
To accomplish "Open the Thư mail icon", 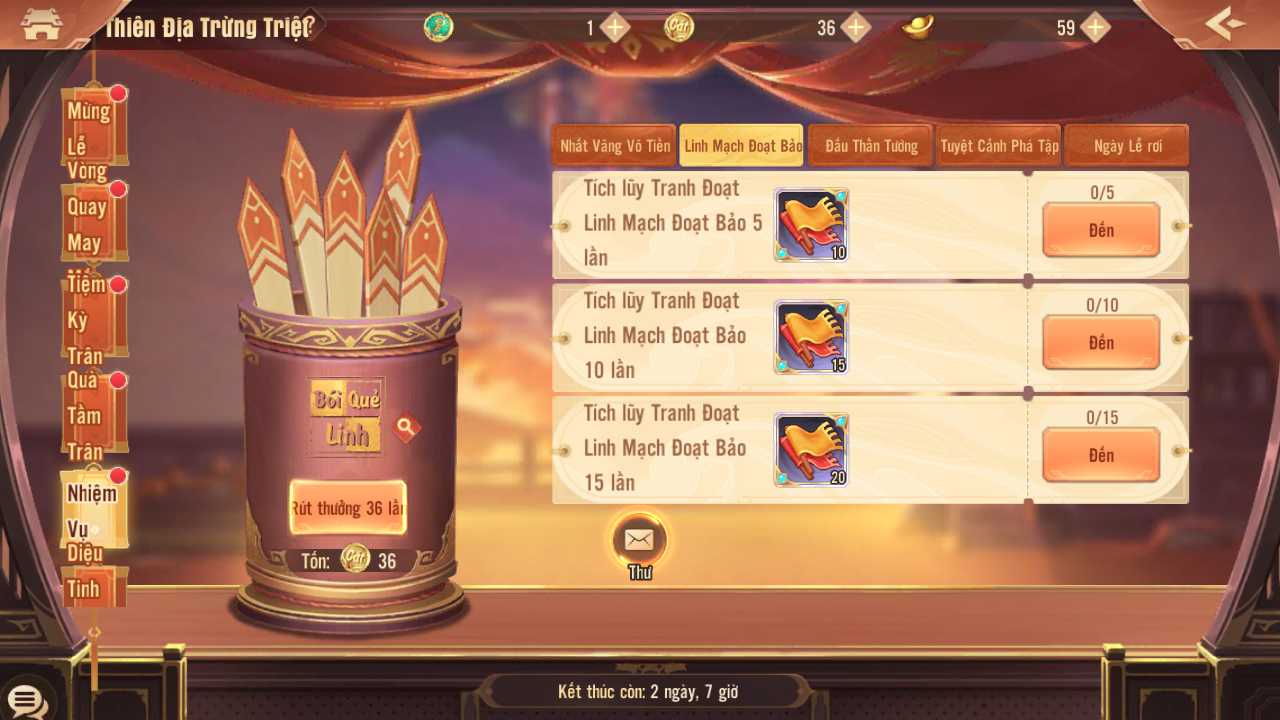I will [x=639, y=541].
